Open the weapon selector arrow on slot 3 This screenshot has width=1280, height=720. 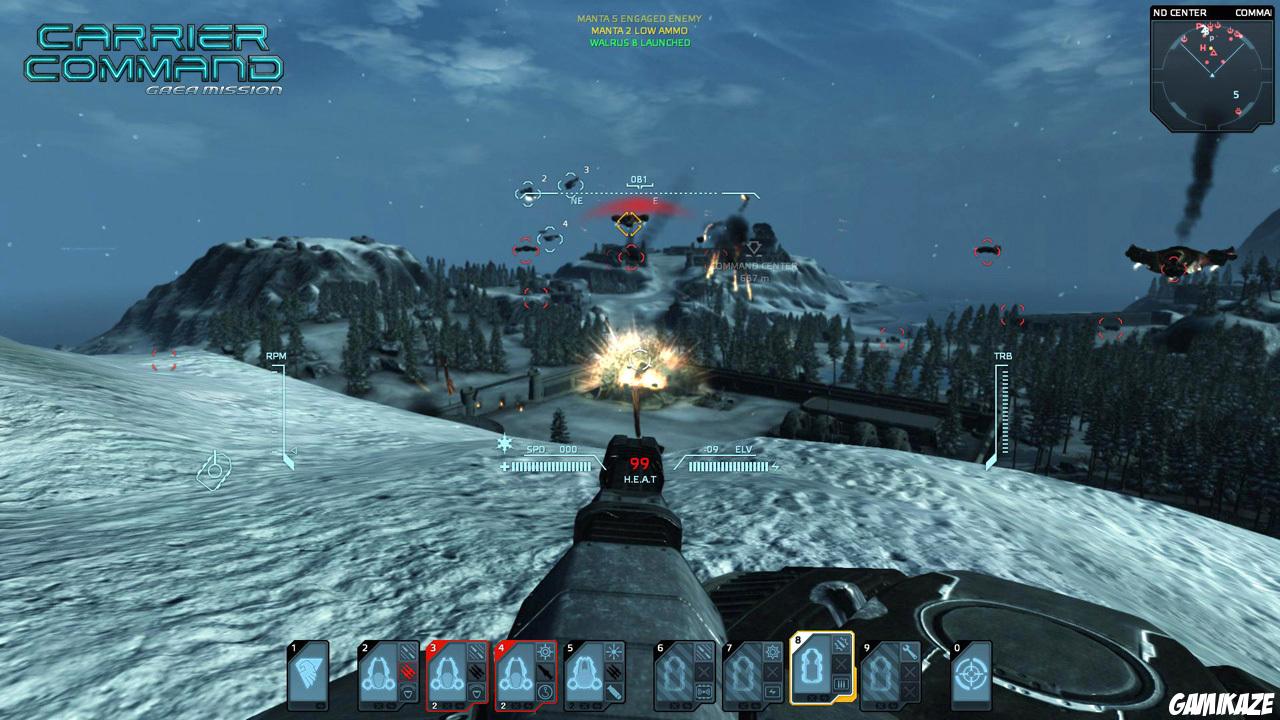(477, 692)
